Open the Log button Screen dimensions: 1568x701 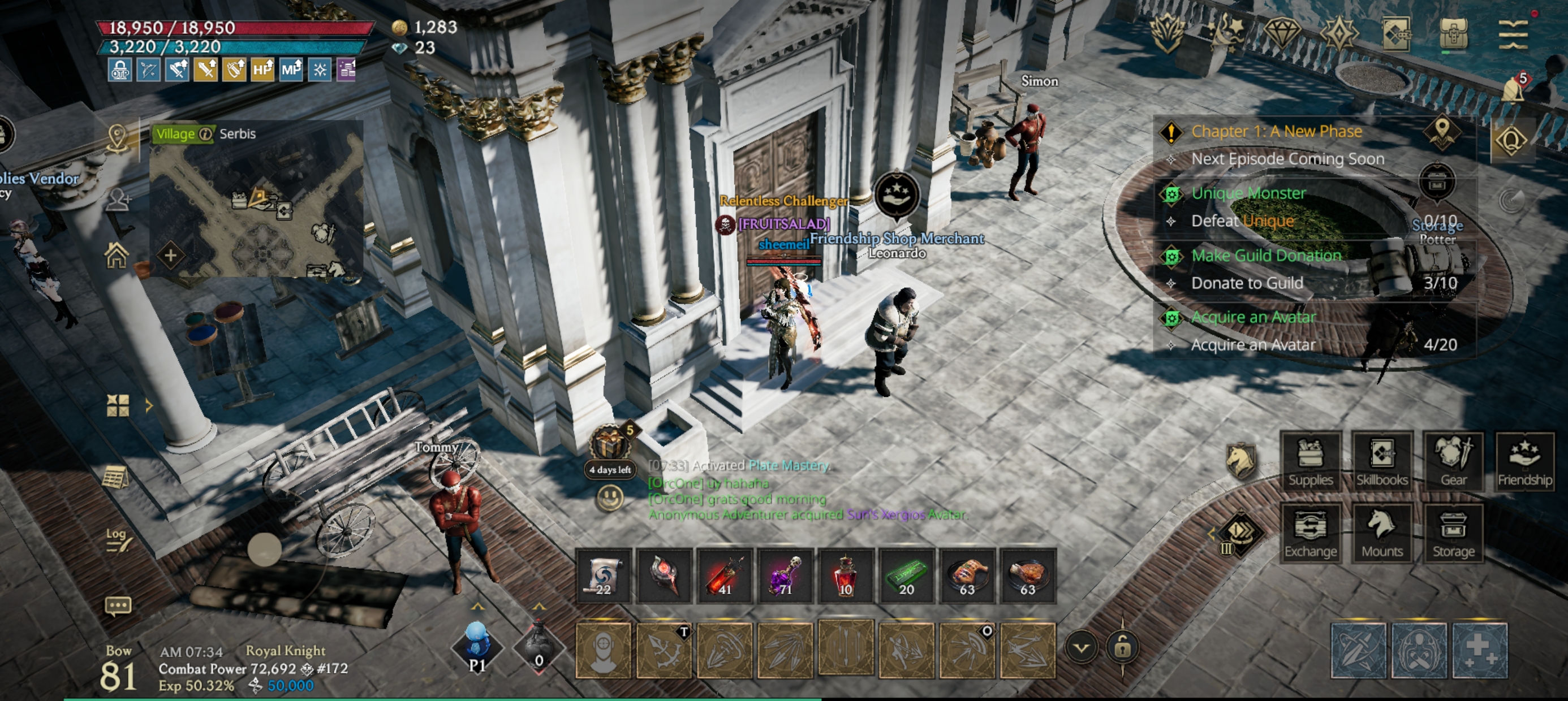coord(117,539)
